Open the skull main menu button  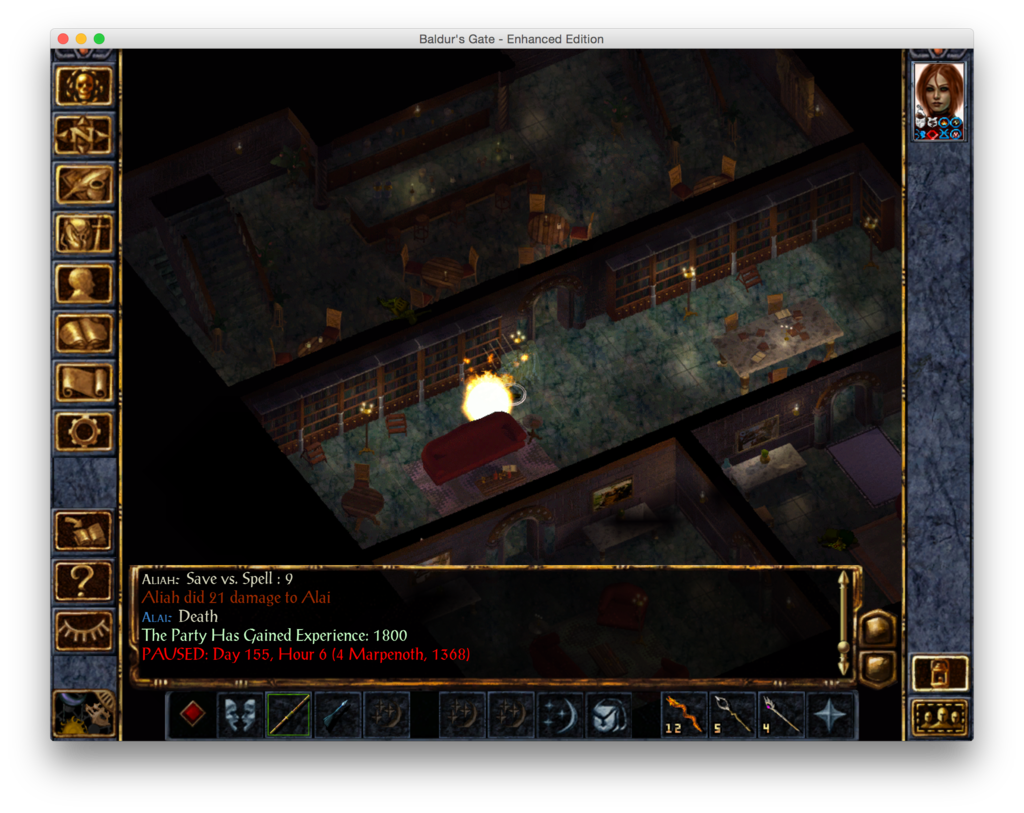click(84, 87)
